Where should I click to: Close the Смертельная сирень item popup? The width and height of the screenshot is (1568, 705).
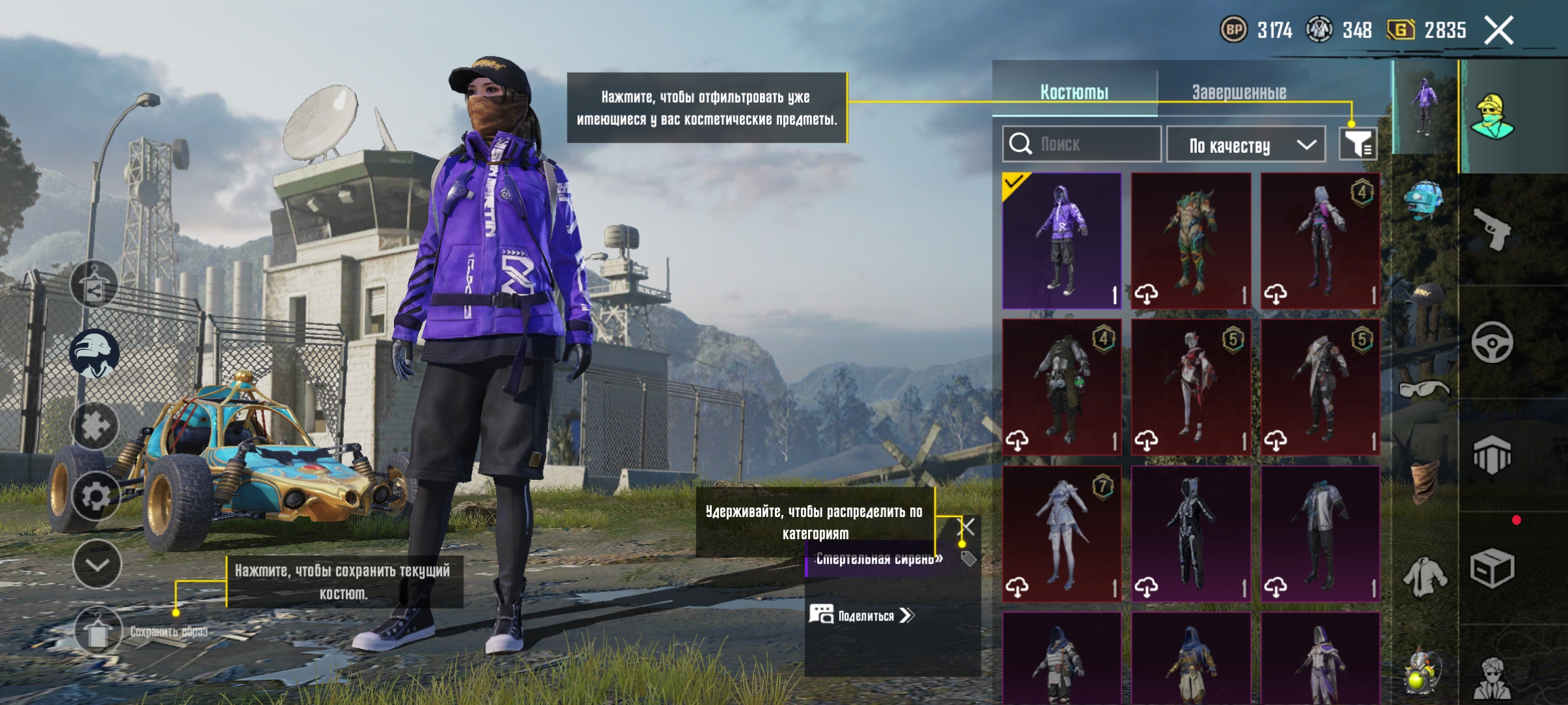[967, 525]
